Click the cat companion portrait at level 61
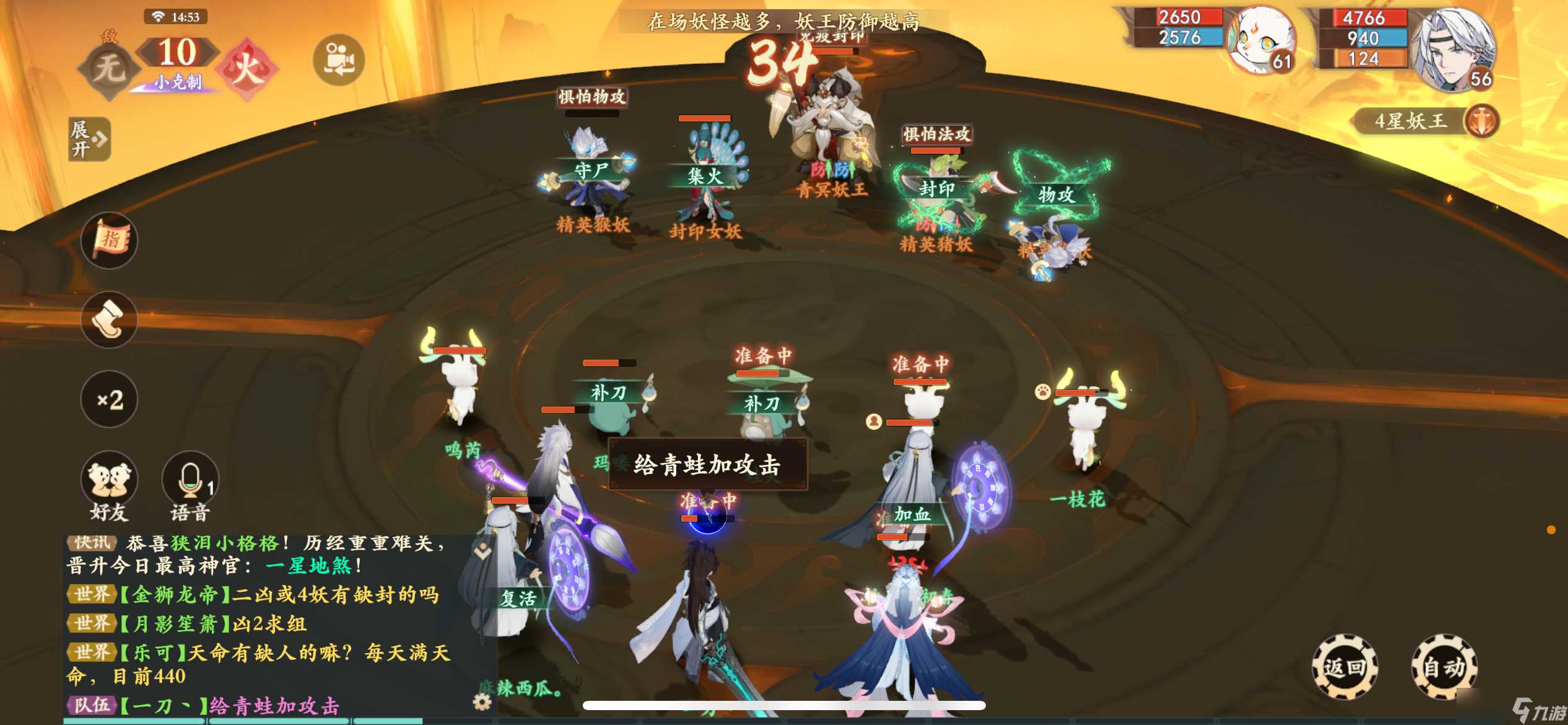 pyautogui.click(x=1260, y=40)
